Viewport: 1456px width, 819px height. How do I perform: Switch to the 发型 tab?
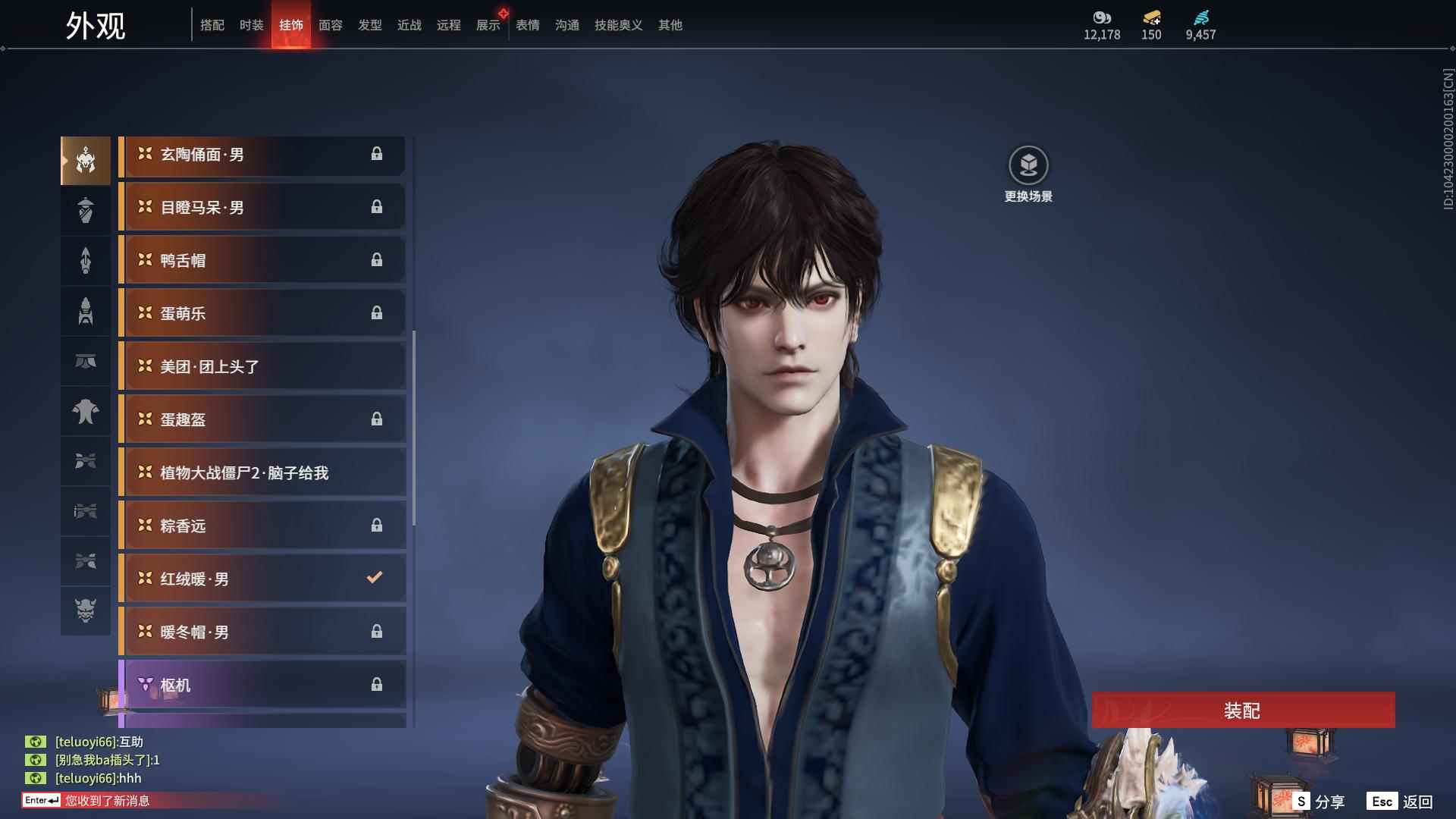coord(369,25)
